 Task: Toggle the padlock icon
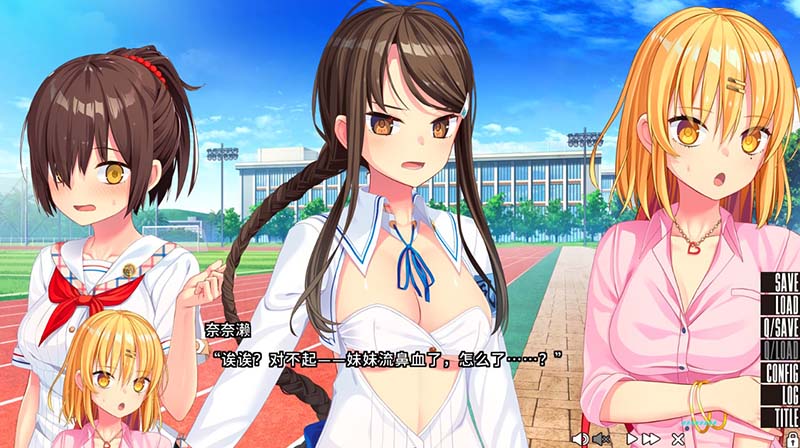click(792, 438)
